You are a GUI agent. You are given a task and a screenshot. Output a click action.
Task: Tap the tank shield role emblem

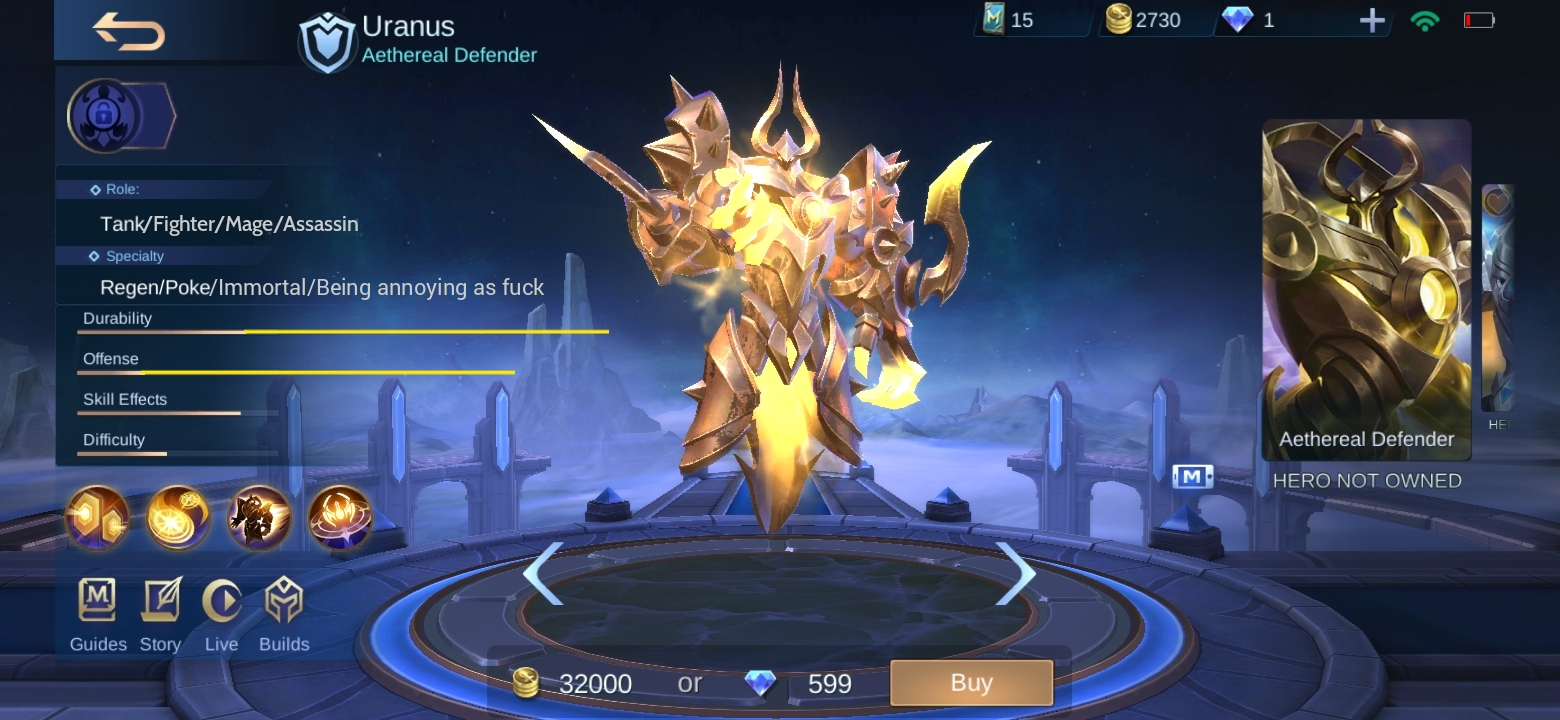pyautogui.click(x=327, y=43)
